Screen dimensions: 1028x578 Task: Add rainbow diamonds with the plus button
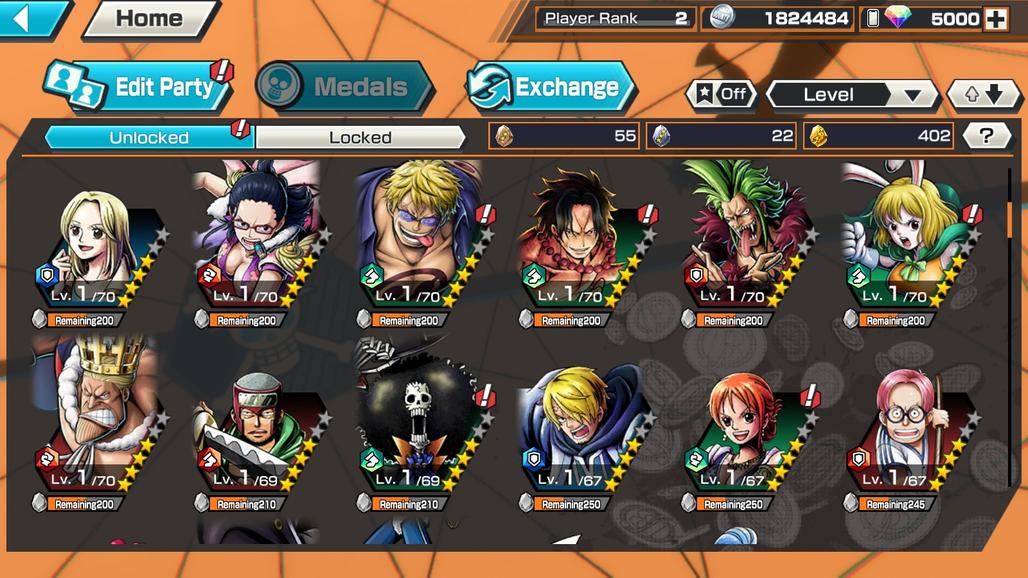[995, 19]
